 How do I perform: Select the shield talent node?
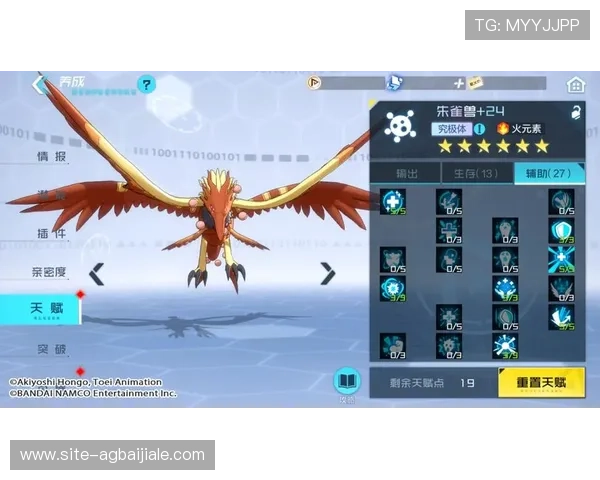(561, 231)
